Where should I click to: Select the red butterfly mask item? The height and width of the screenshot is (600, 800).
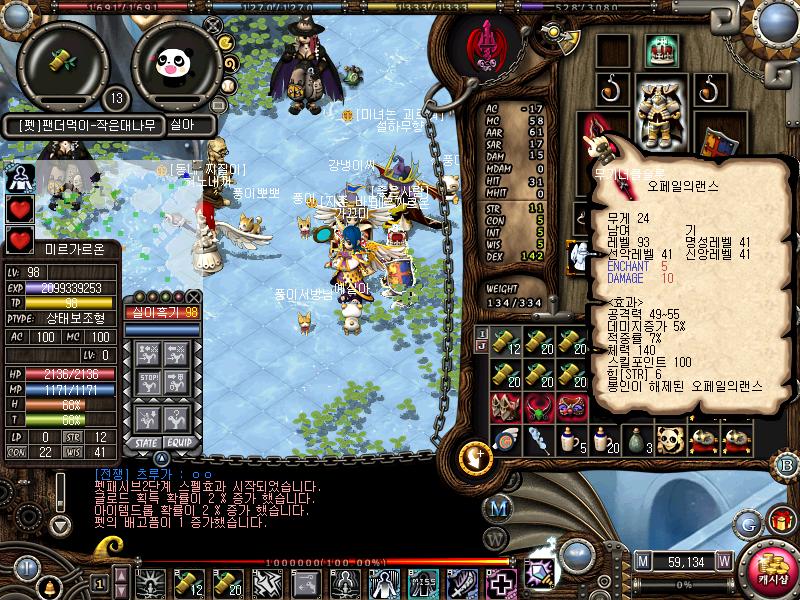pos(572,407)
